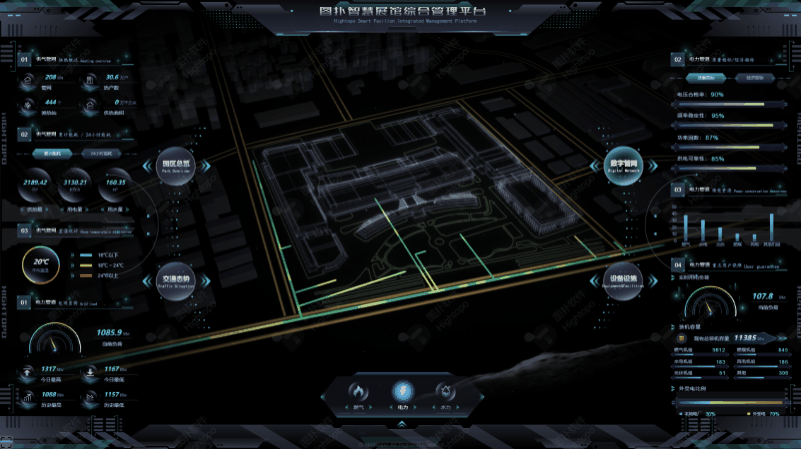Image resolution: width=801 pixels, height=449 pixels.
Task: Open the 数字管网 Digital Network button
Action: pos(622,167)
